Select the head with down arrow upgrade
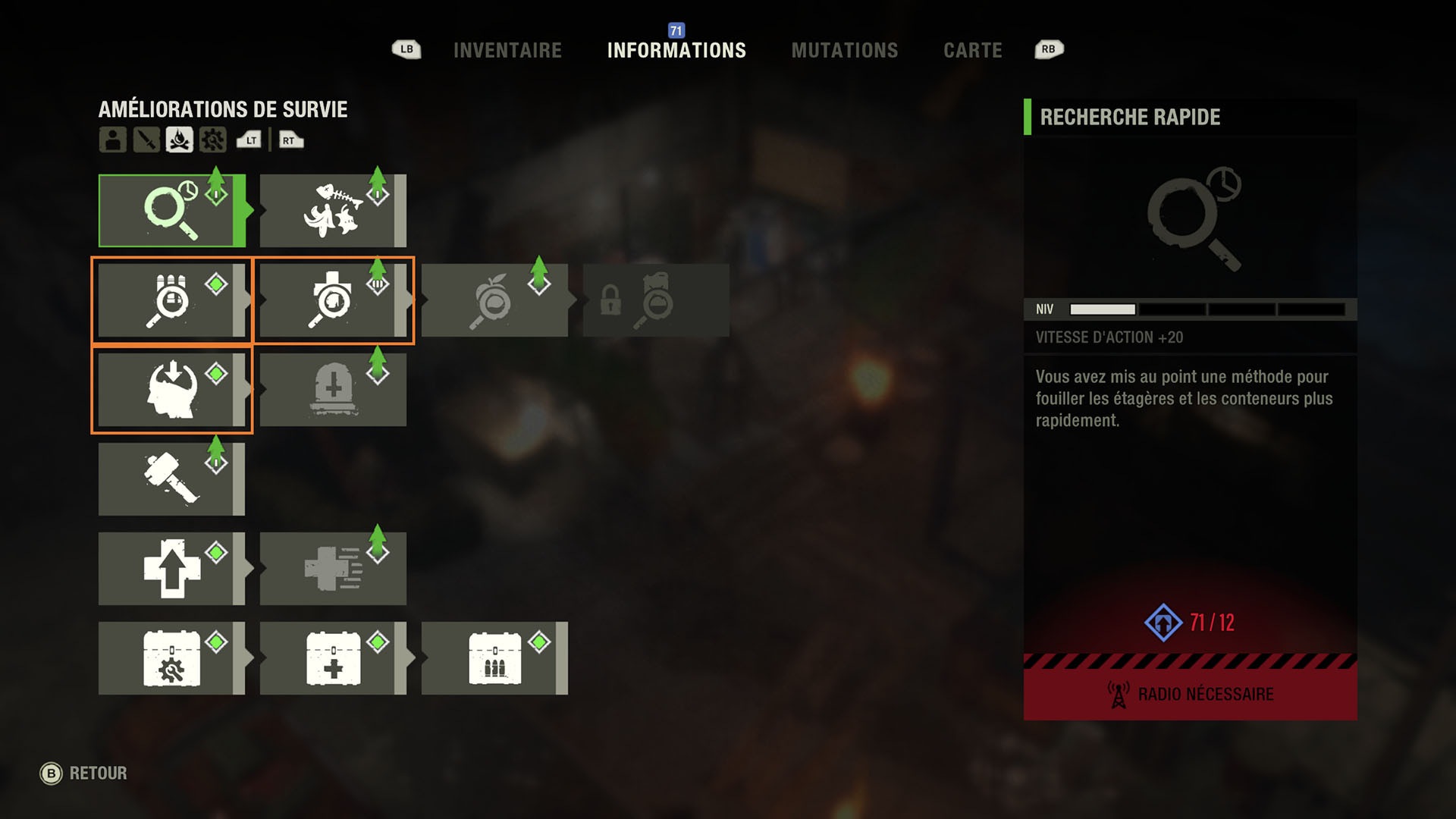This screenshot has height=819, width=1456. [x=171, y=390]
